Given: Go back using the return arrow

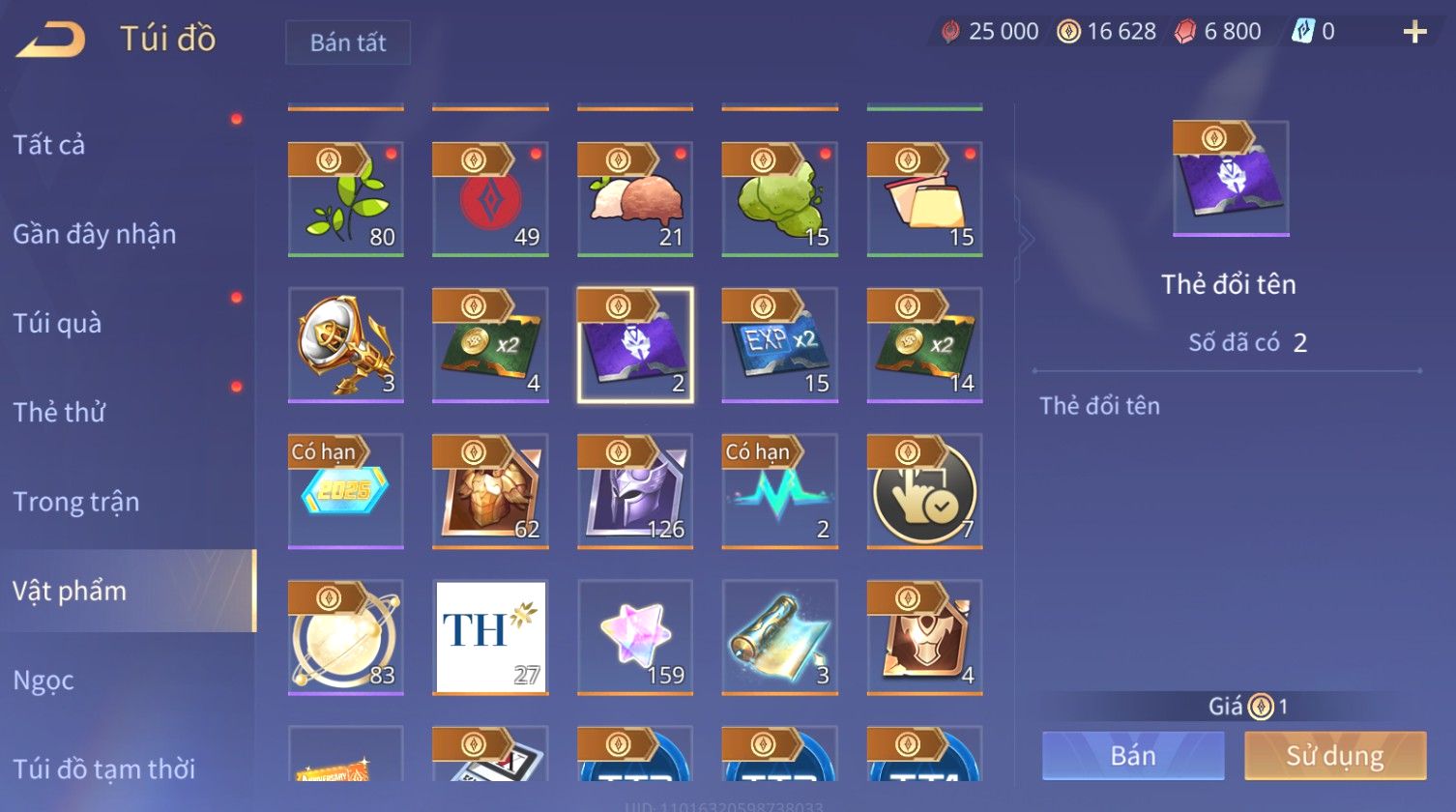Looking at the screenshot, I should click(x=50, y=40).
